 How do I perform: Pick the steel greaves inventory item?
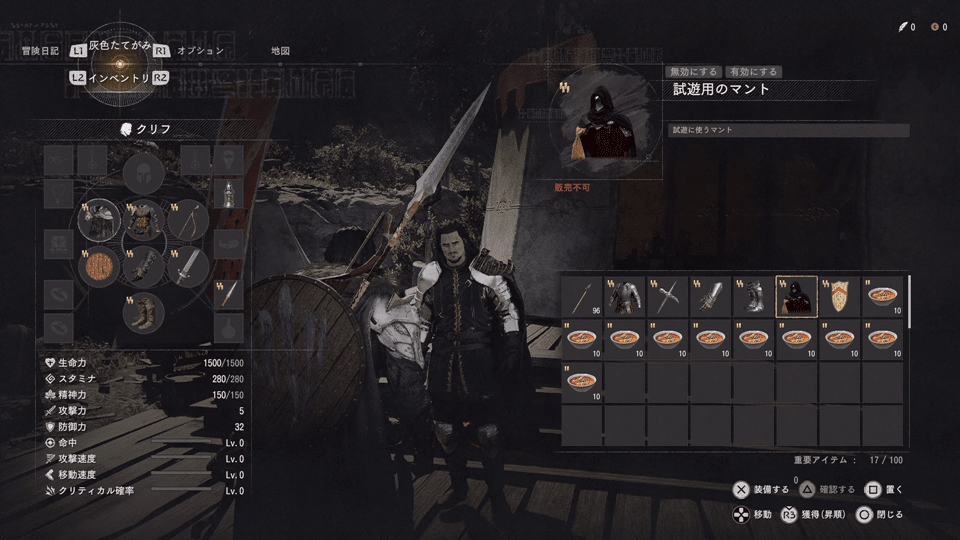(754, 297)
